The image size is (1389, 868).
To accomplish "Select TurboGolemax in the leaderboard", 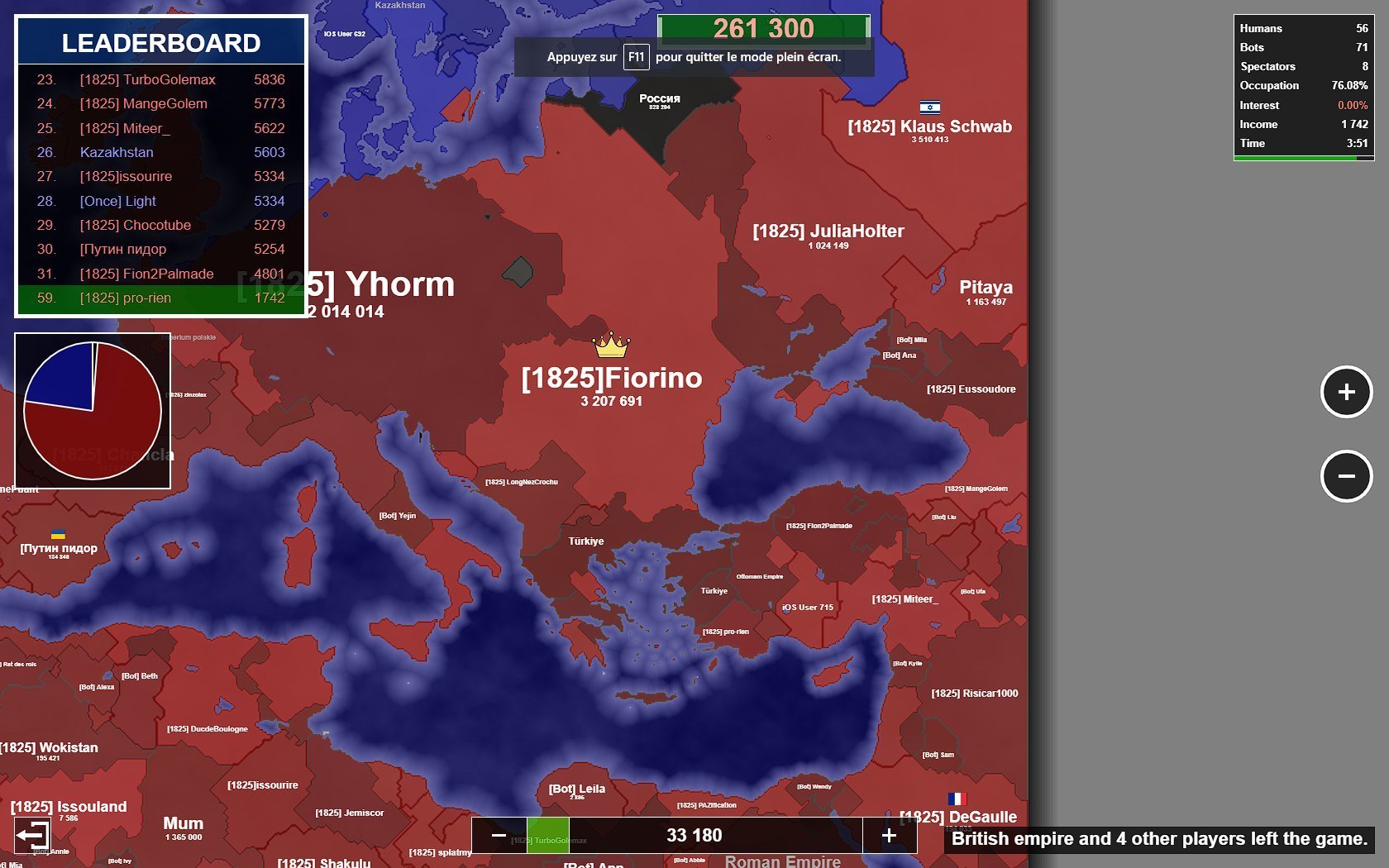I will click(x=161, y=79).
